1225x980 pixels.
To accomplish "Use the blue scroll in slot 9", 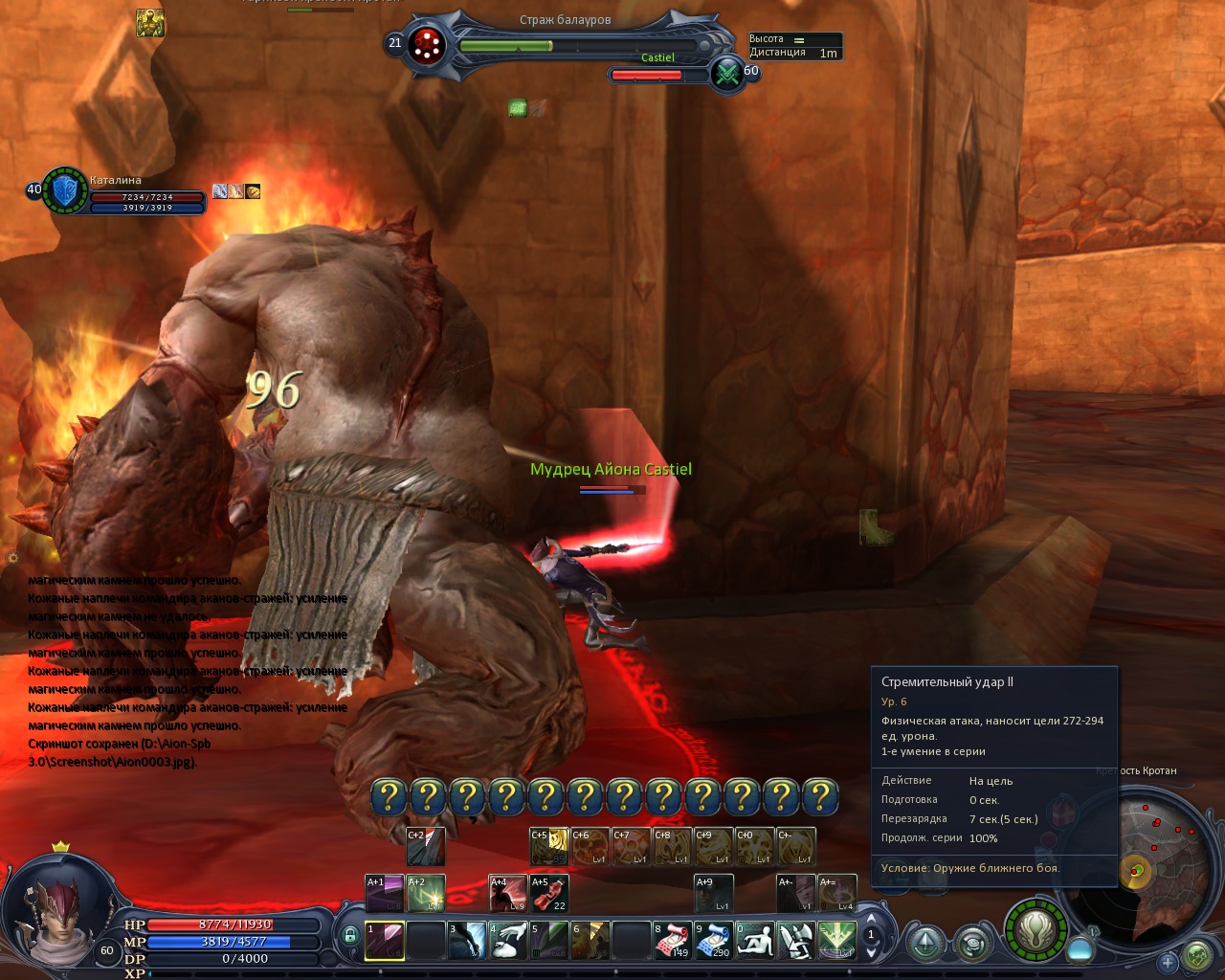I will click(x=713, y=940).
